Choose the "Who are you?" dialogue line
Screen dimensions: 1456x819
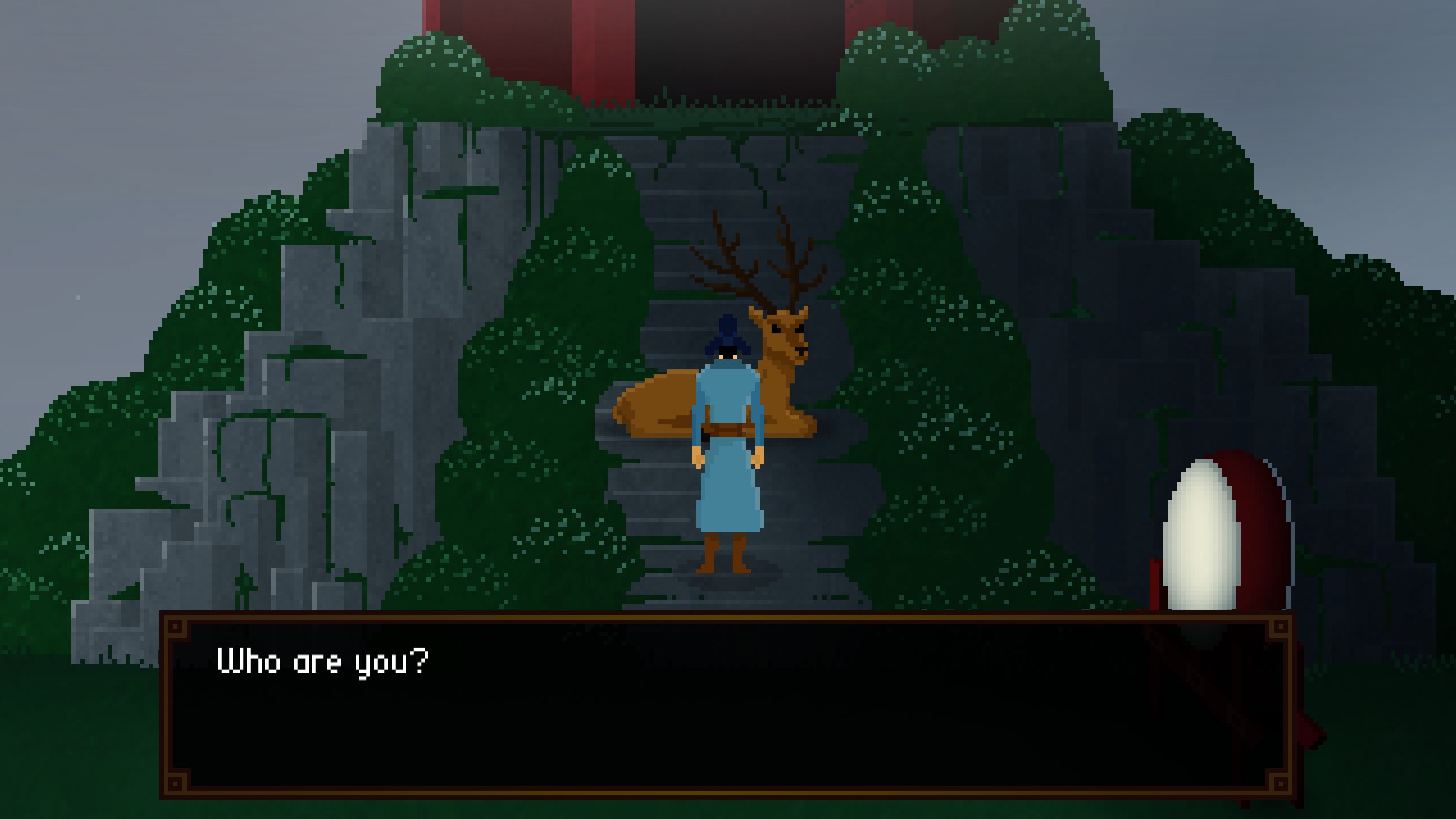pyautogui.click(x=323, y=662)
